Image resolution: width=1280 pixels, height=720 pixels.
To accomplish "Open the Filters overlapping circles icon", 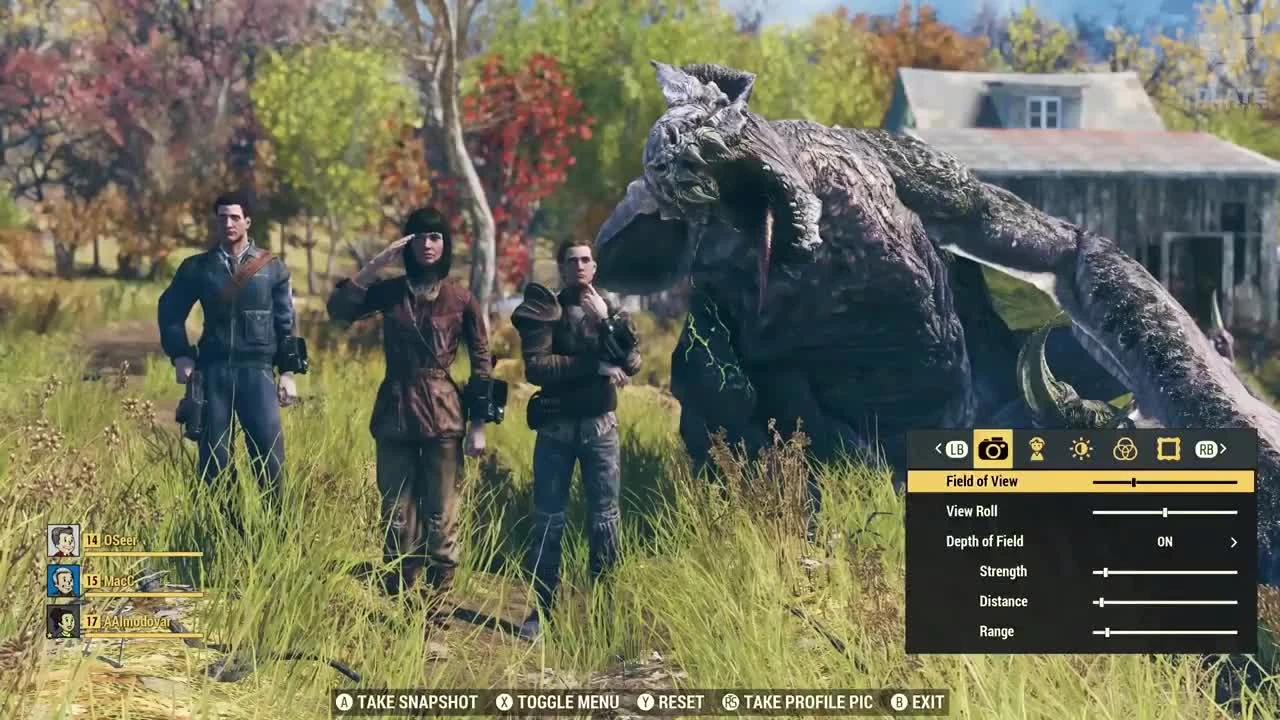I will click(1125, 450).
